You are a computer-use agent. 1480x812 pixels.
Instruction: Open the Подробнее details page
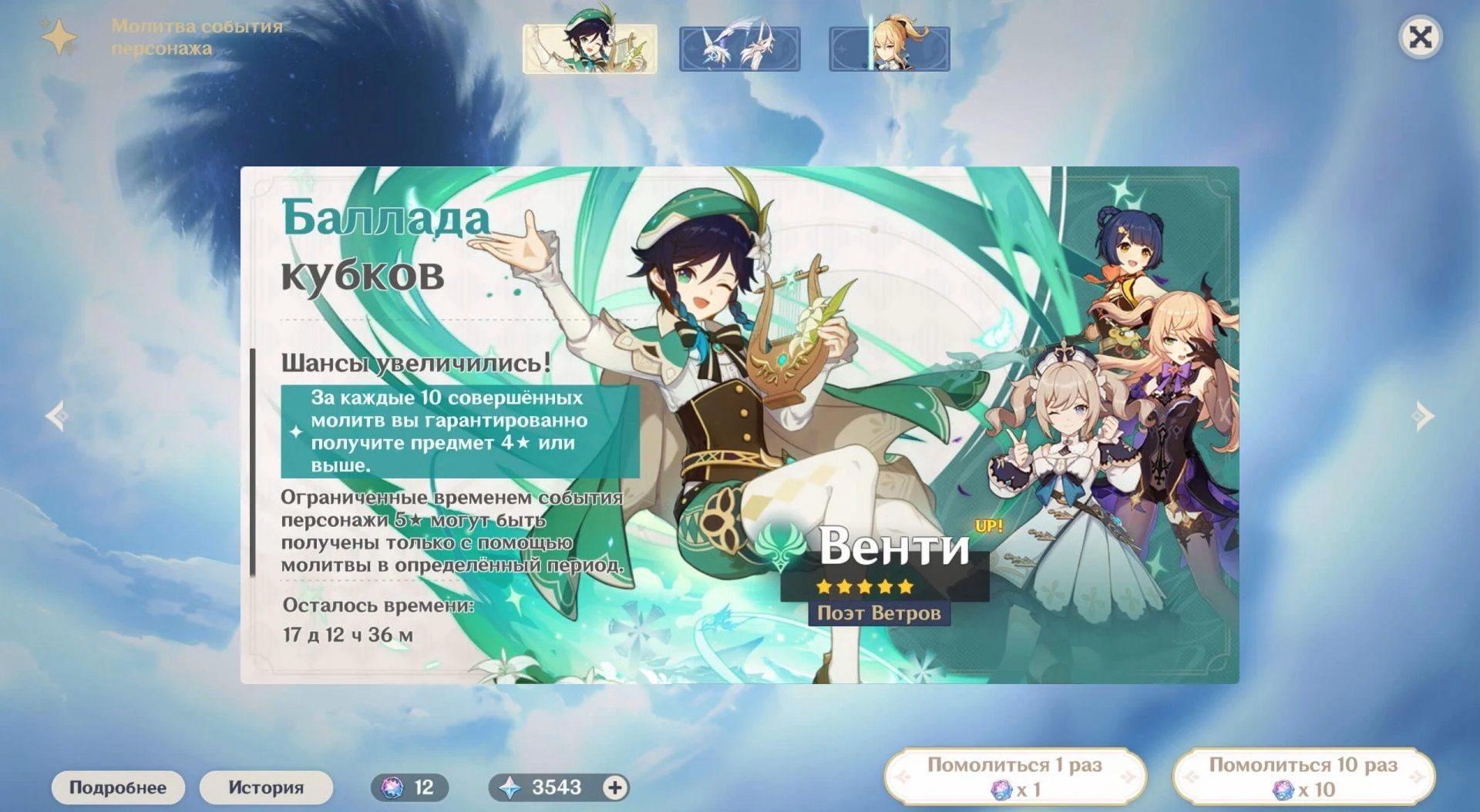118,787
